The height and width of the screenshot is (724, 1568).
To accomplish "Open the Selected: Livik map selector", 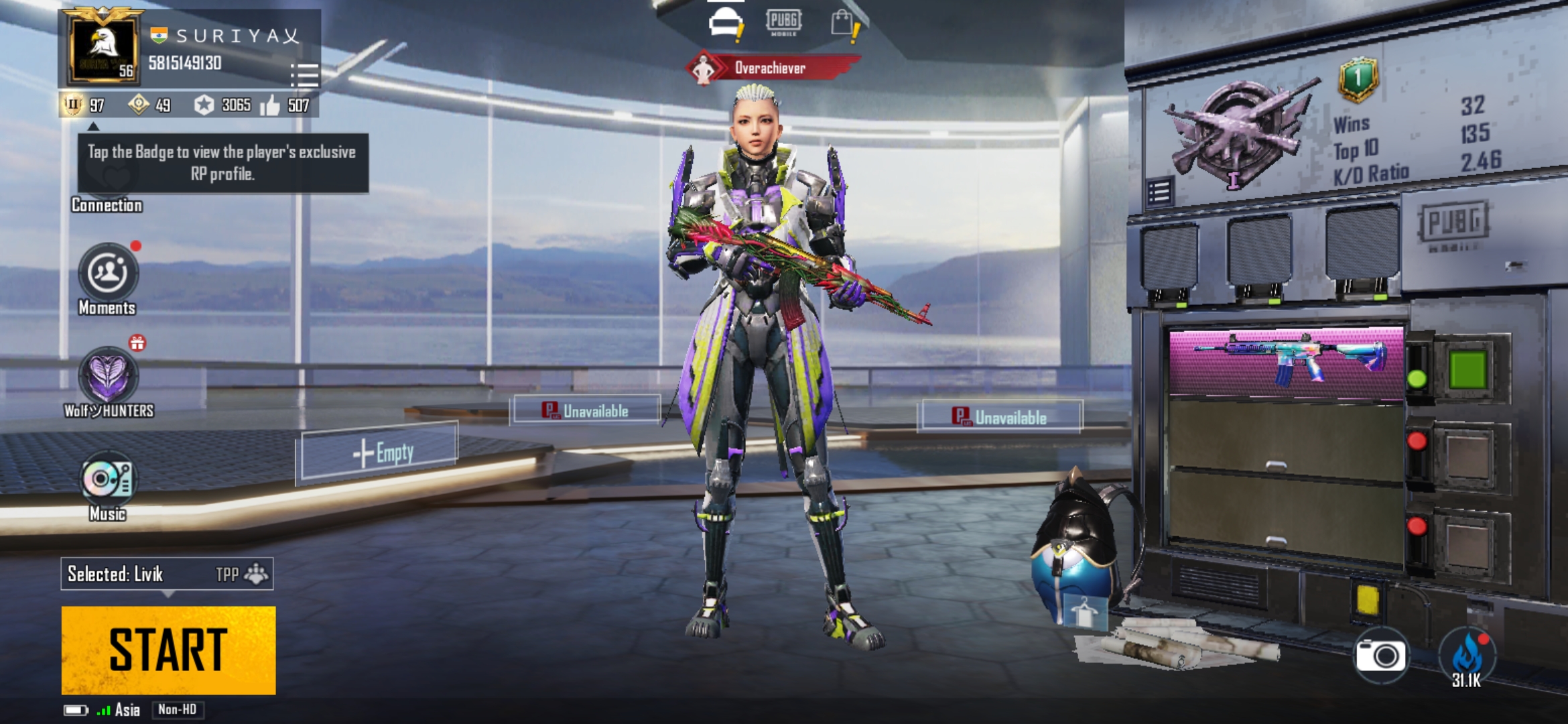I will [167, 574].
